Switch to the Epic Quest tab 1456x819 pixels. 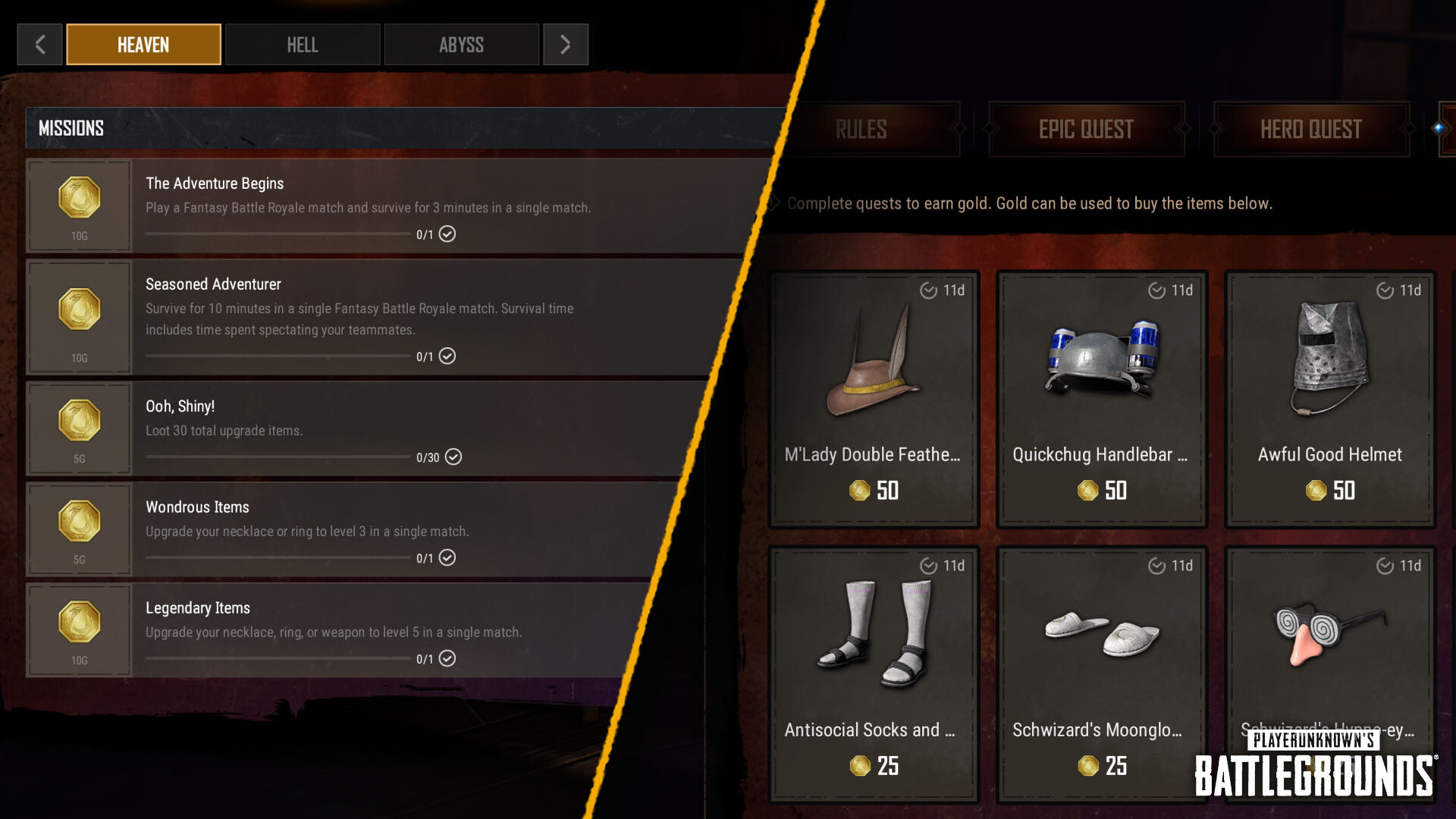pos(1086,130)
